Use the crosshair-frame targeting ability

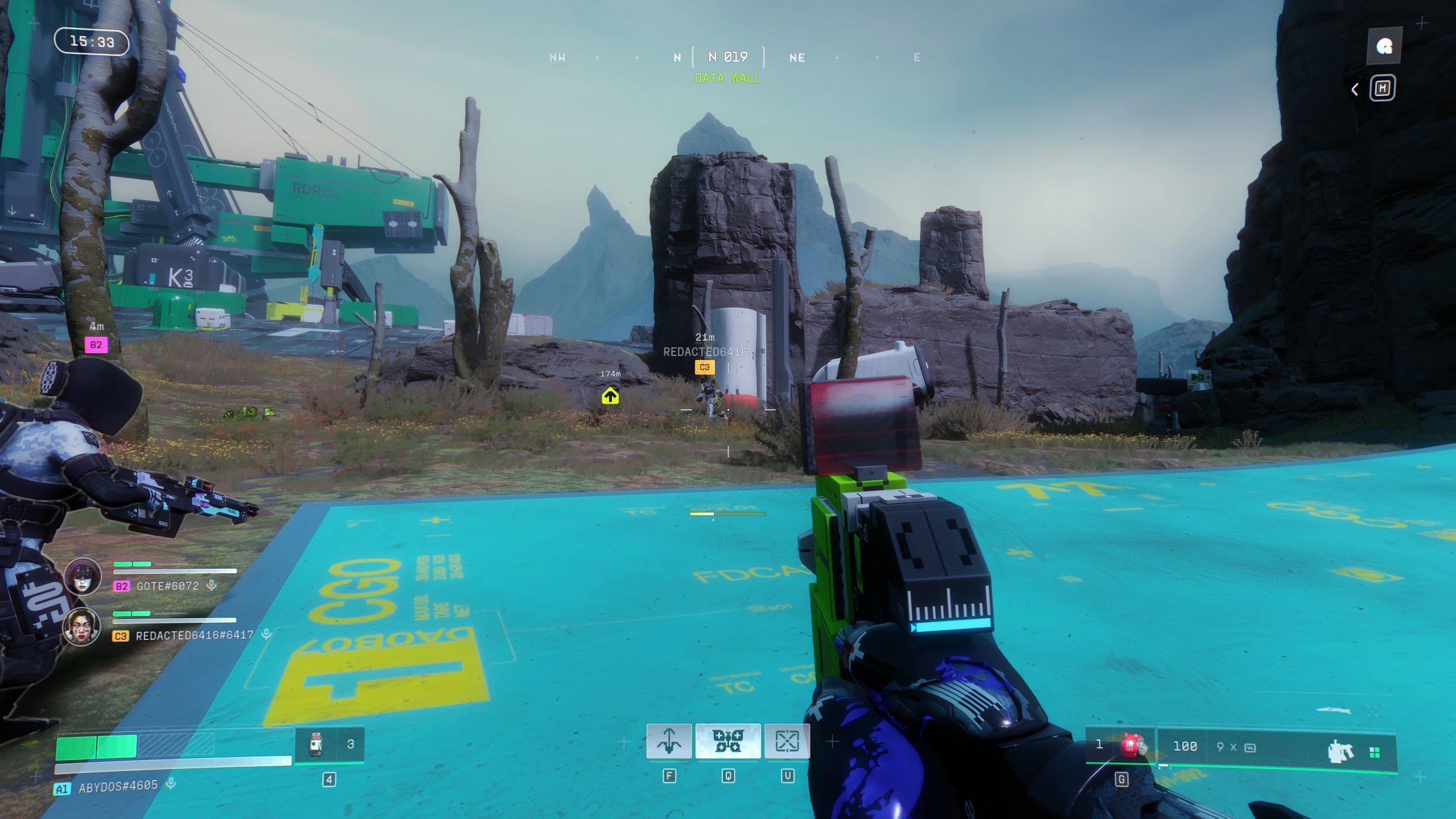(787, 741)
